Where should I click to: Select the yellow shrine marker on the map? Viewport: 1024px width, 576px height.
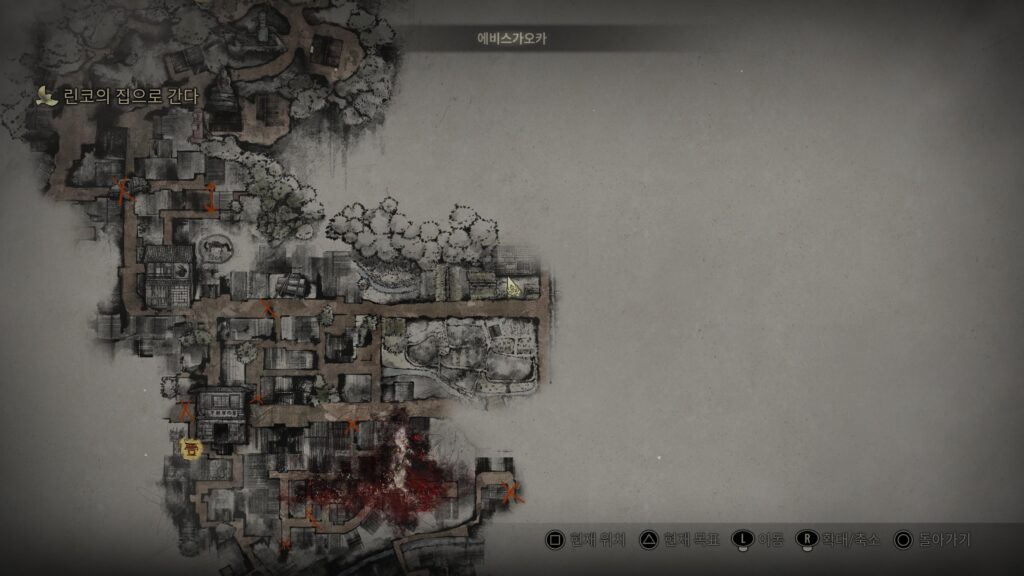192,448
